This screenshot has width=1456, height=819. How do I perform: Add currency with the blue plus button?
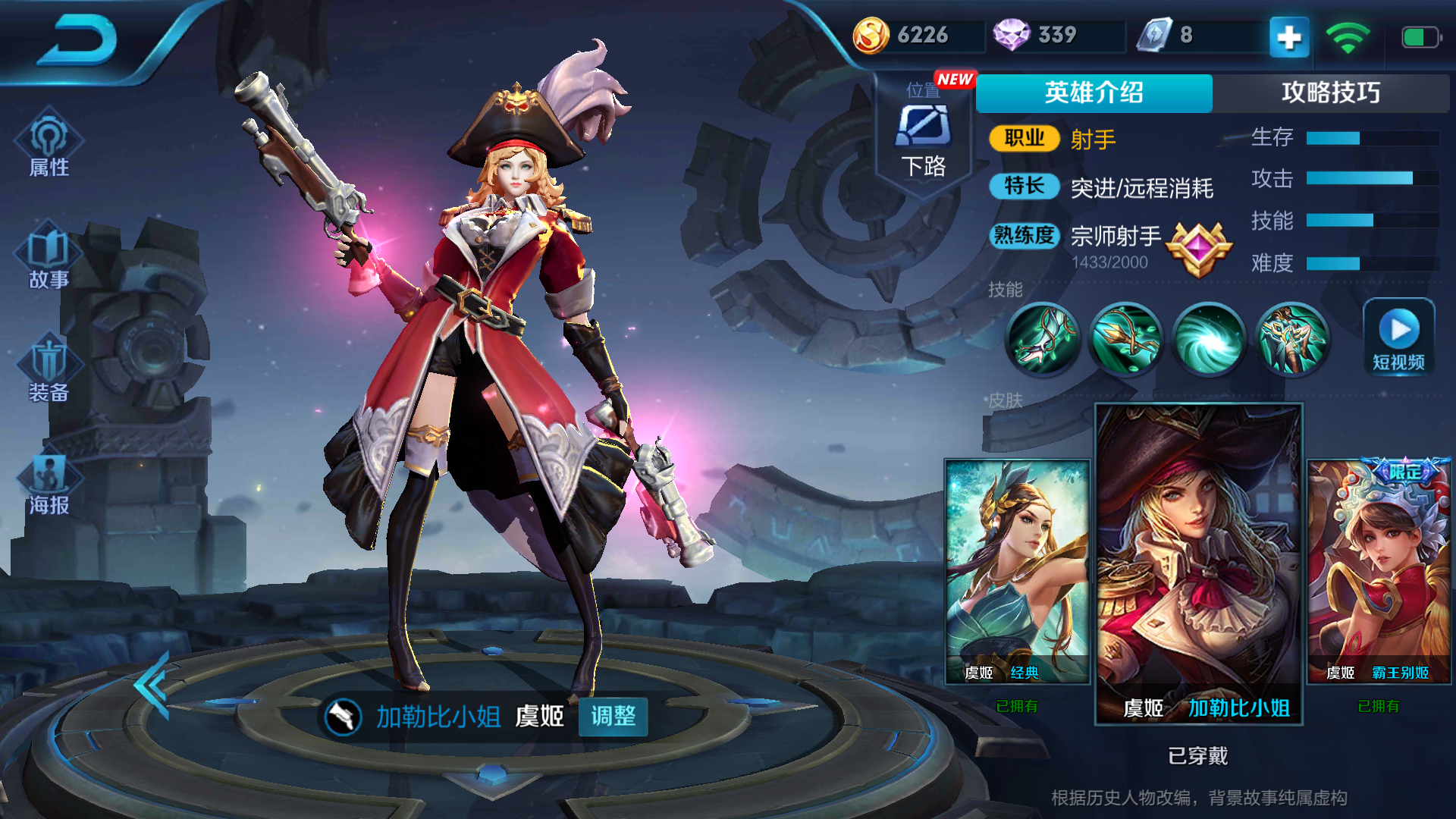[x=1289, y=36]
